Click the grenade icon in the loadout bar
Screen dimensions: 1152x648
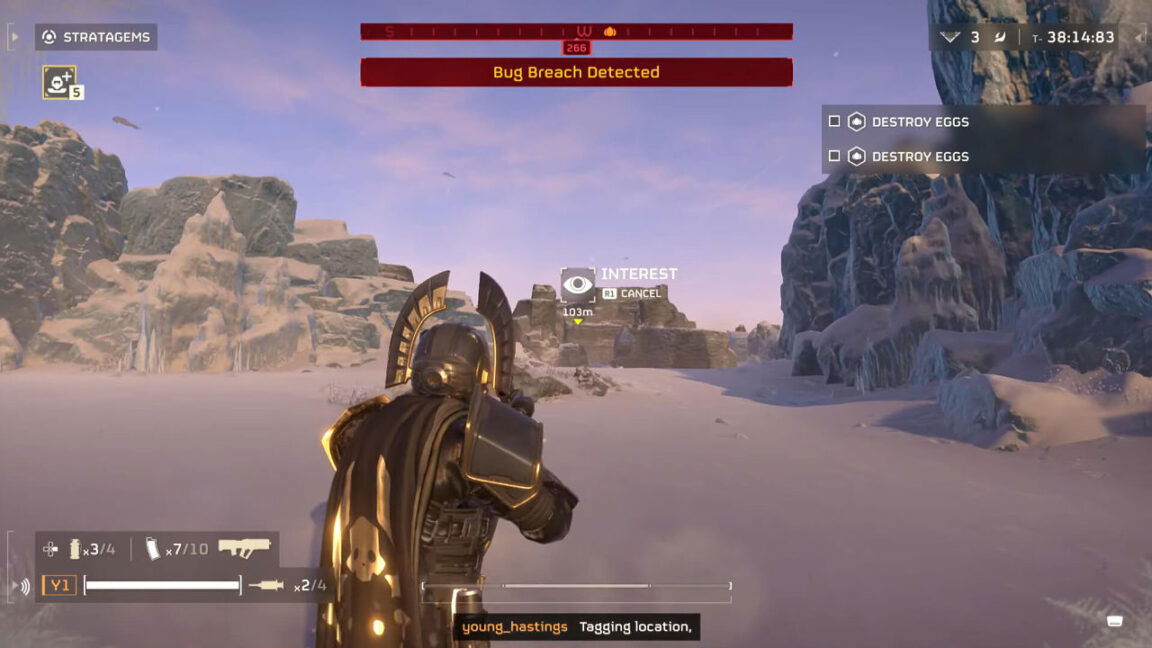tap(74, 549)
